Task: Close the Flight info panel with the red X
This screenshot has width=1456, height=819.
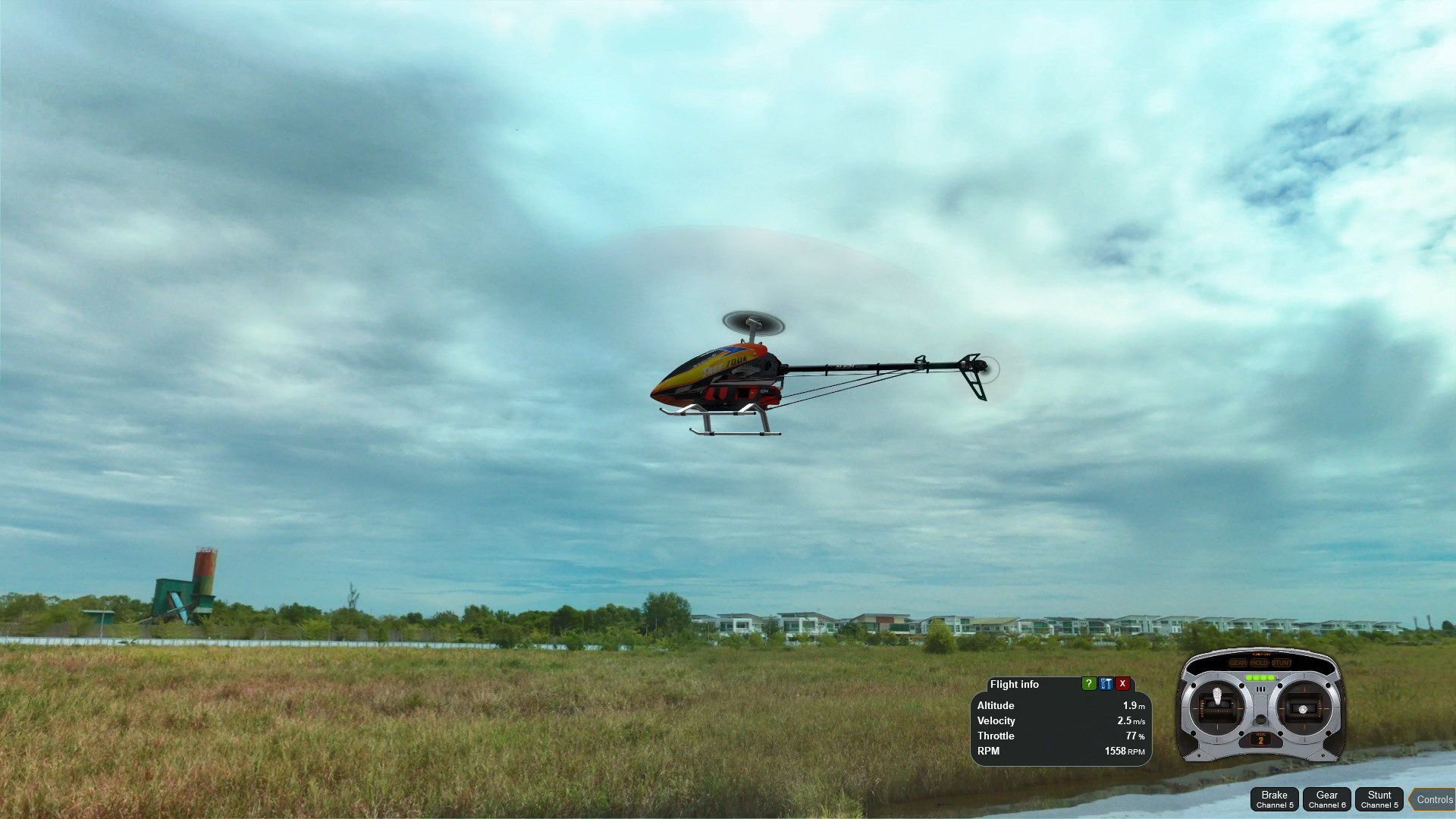Action: (1122, 684)
